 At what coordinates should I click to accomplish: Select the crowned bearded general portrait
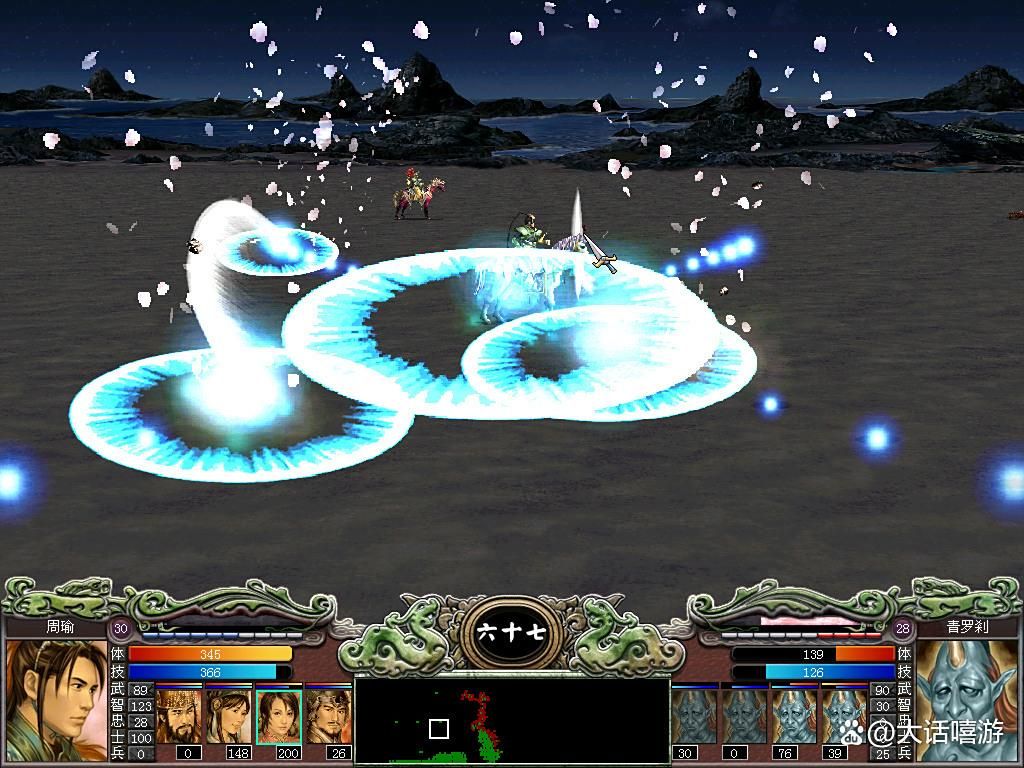pyautogui.click(x=178, y=715)
